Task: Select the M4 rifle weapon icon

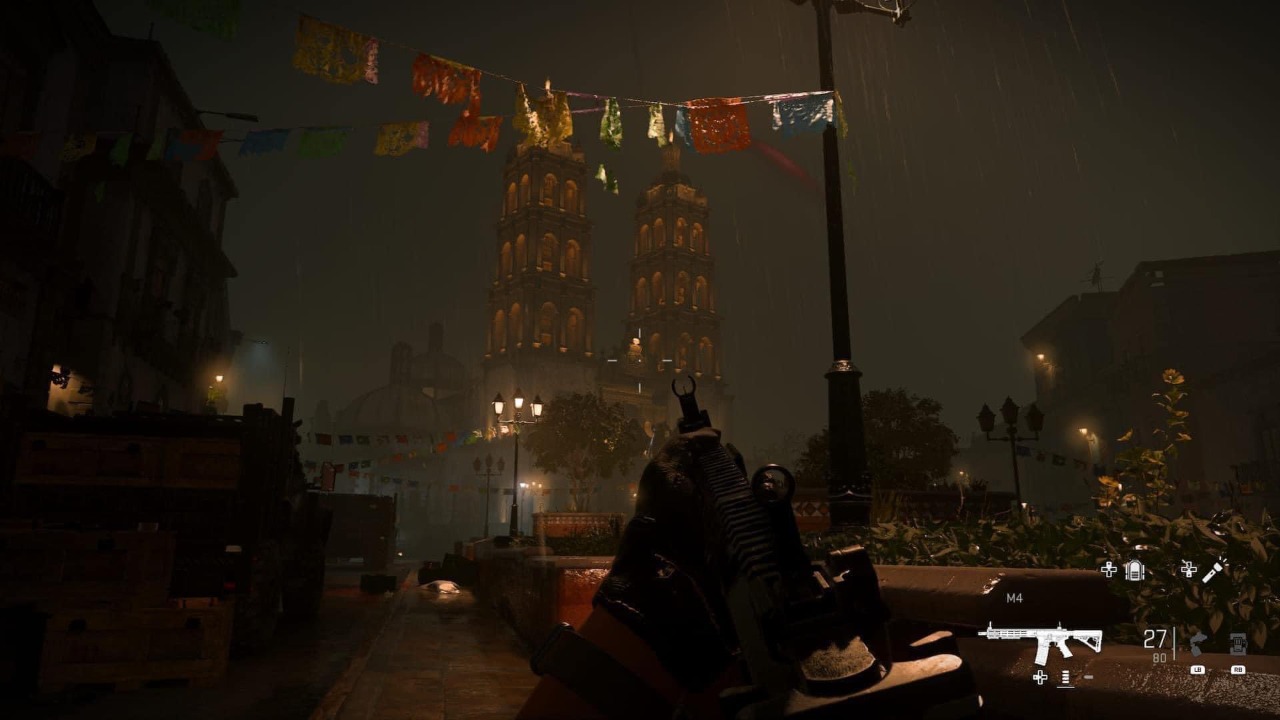Action: [x=1040, y=640]
